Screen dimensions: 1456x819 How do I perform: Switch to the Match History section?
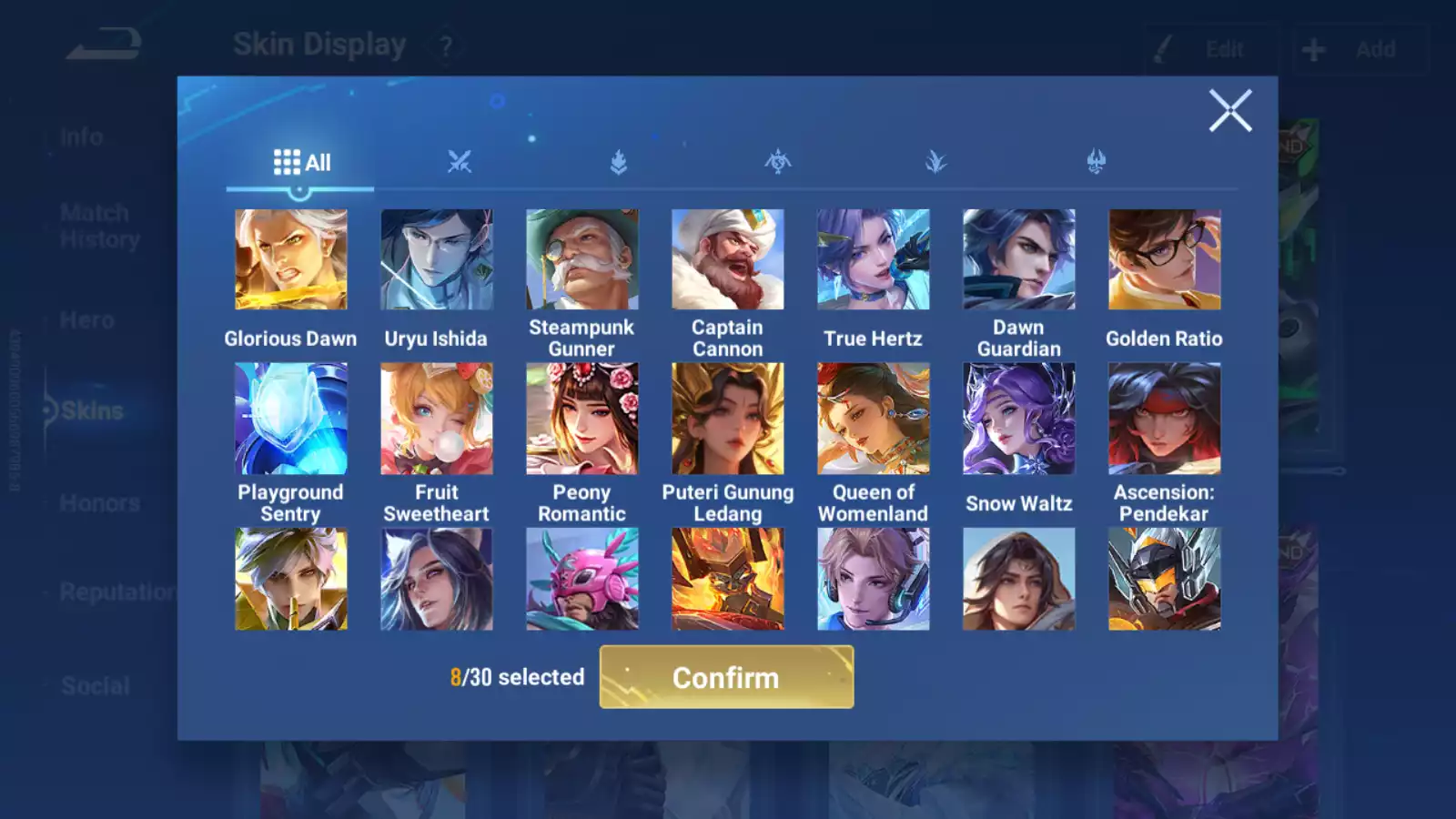(x=95, y=225)
